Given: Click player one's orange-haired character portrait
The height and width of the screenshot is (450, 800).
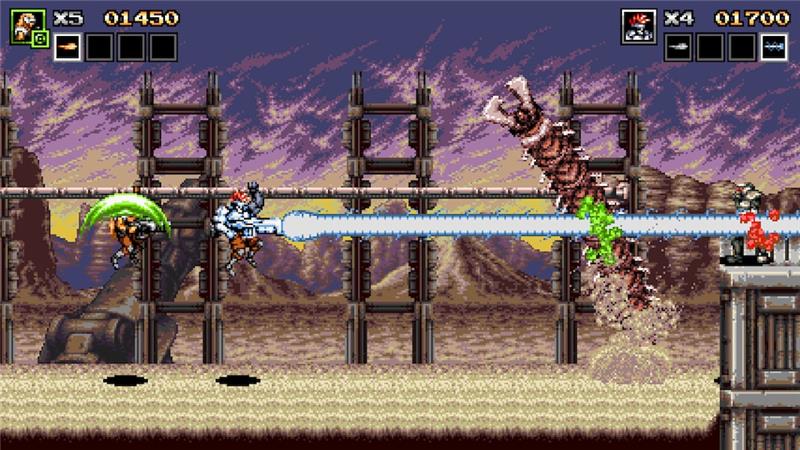Looking at the screenshot, I should pyautogui.click(x=27, y=26).
